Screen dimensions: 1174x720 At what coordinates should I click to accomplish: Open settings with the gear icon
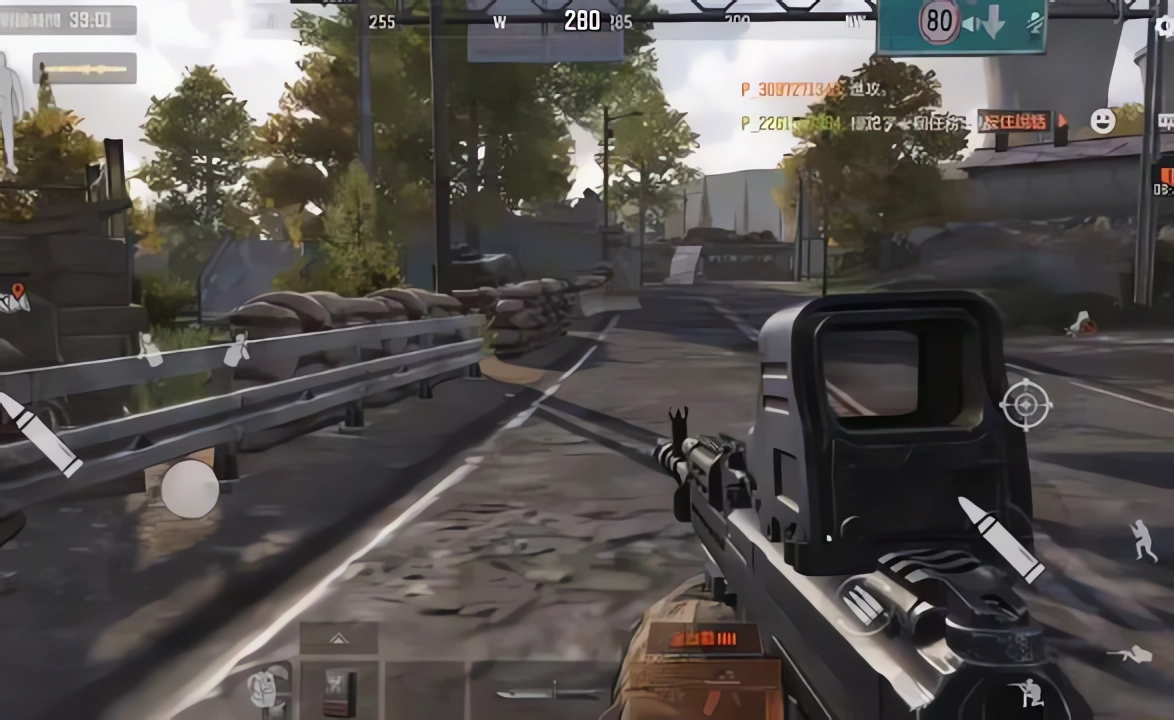pyautogui.click(x=1164, y=27)
